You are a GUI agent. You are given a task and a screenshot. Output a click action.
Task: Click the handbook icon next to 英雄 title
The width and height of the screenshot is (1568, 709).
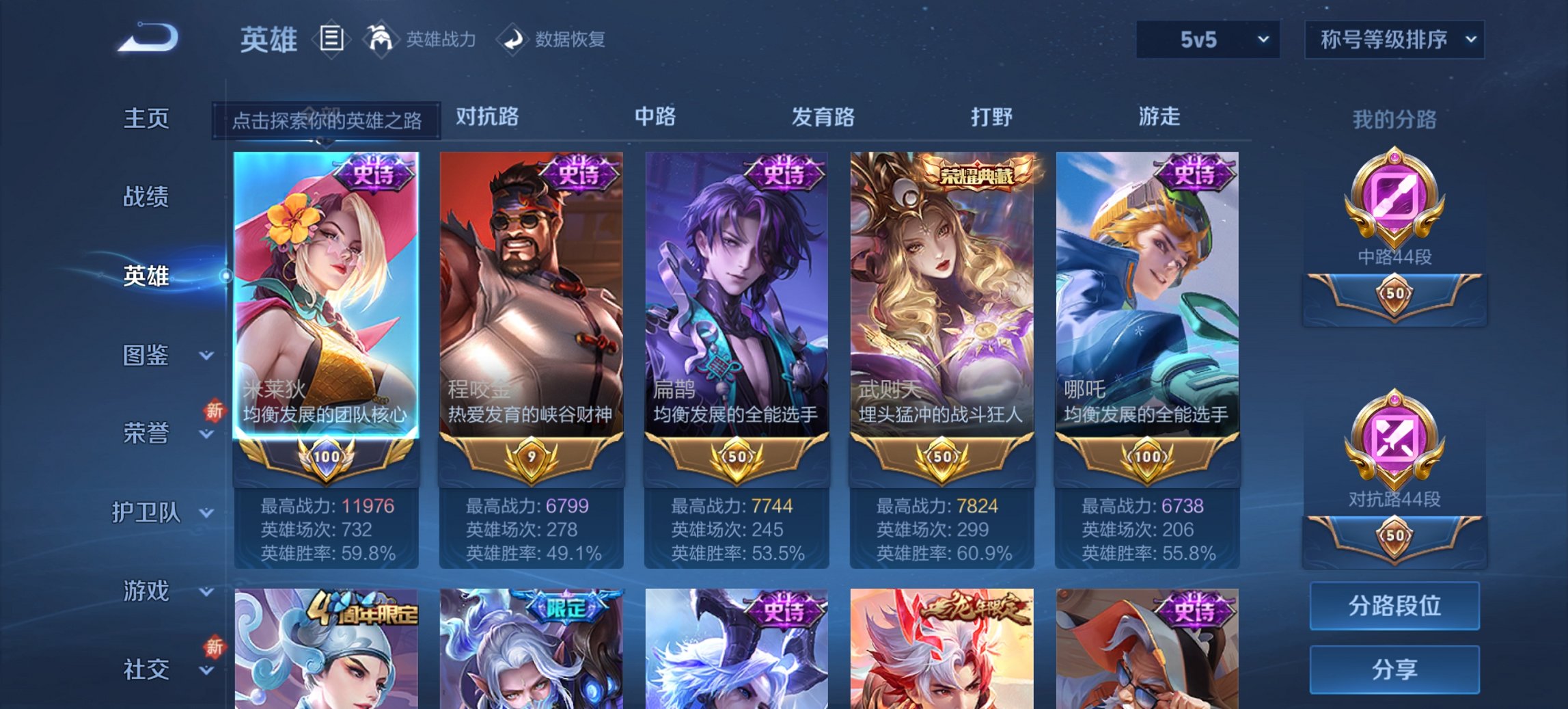coord(331,39)
